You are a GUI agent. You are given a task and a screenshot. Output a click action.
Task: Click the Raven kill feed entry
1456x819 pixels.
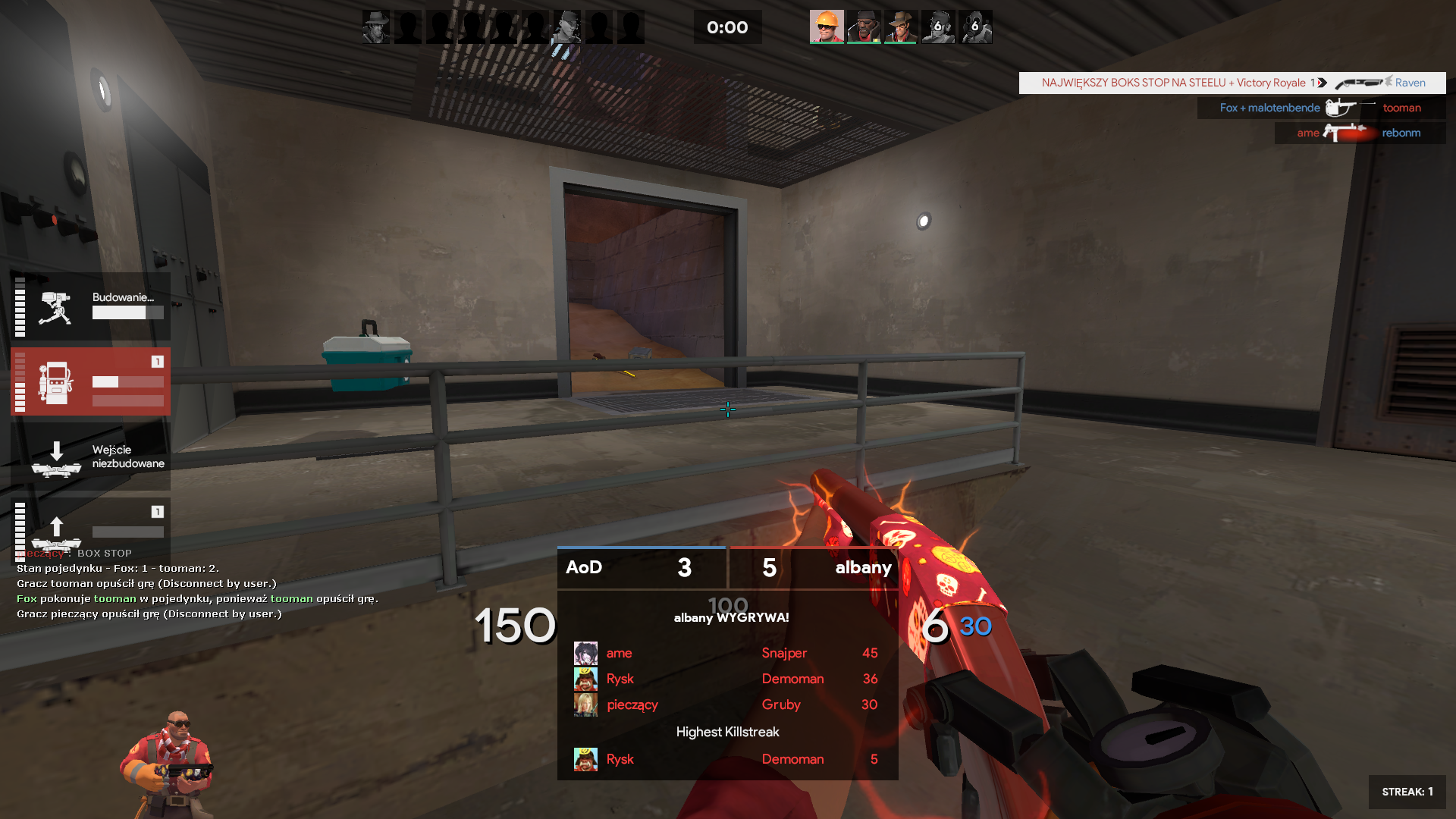[1232, 83]
